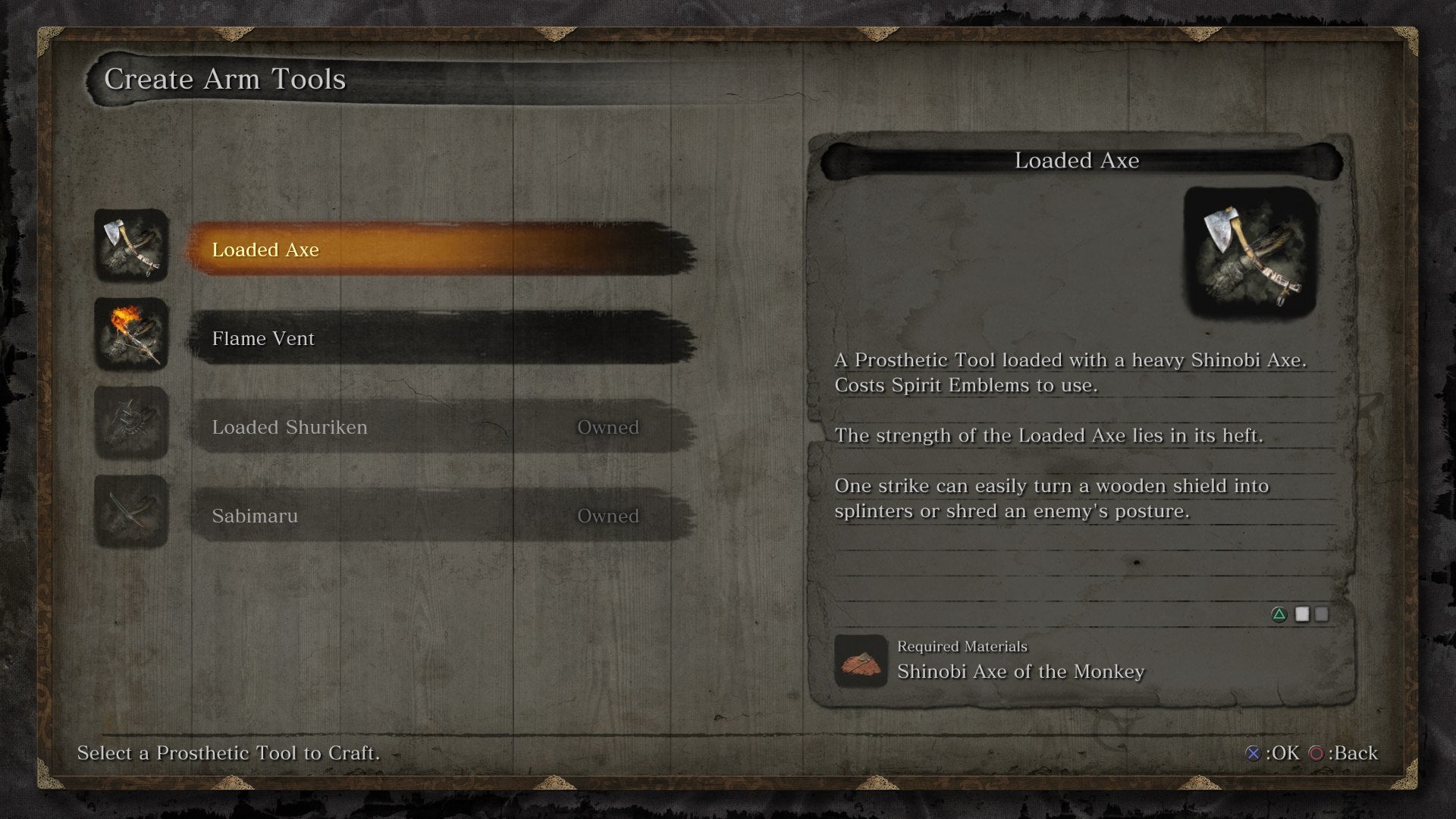Select the Shinobi Axe of the Monkey material
The image size is (1456, 819).
click(1020, 671)
